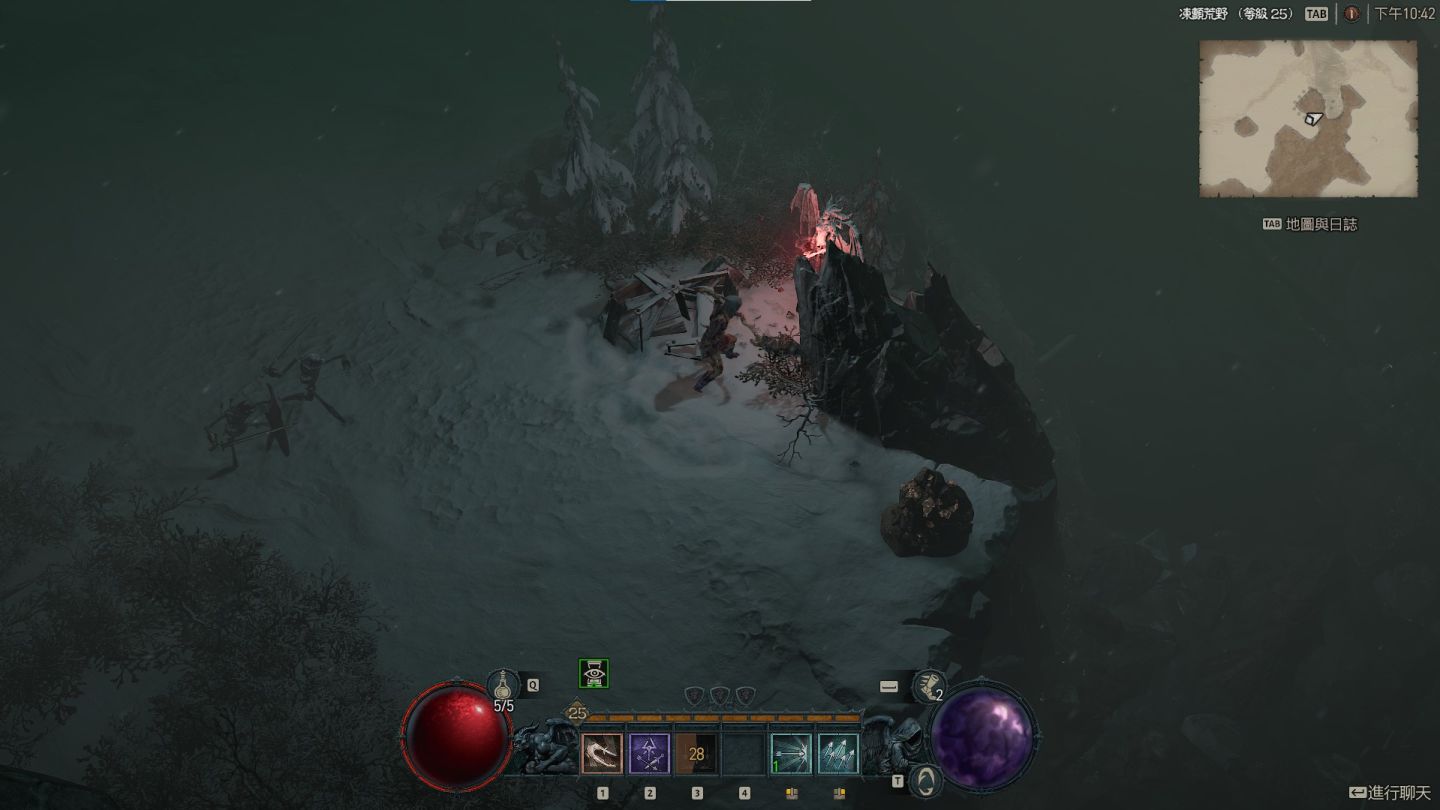Fire the single arrow barrage skill
Viewport: 1440px width, 810px height.
point(791,754)
